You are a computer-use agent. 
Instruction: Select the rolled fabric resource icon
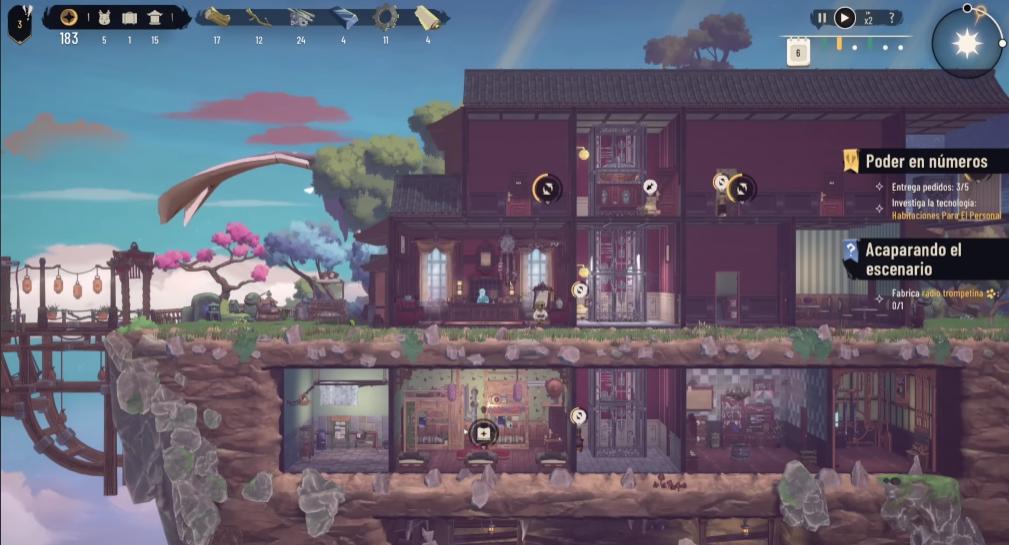point(427,17)
